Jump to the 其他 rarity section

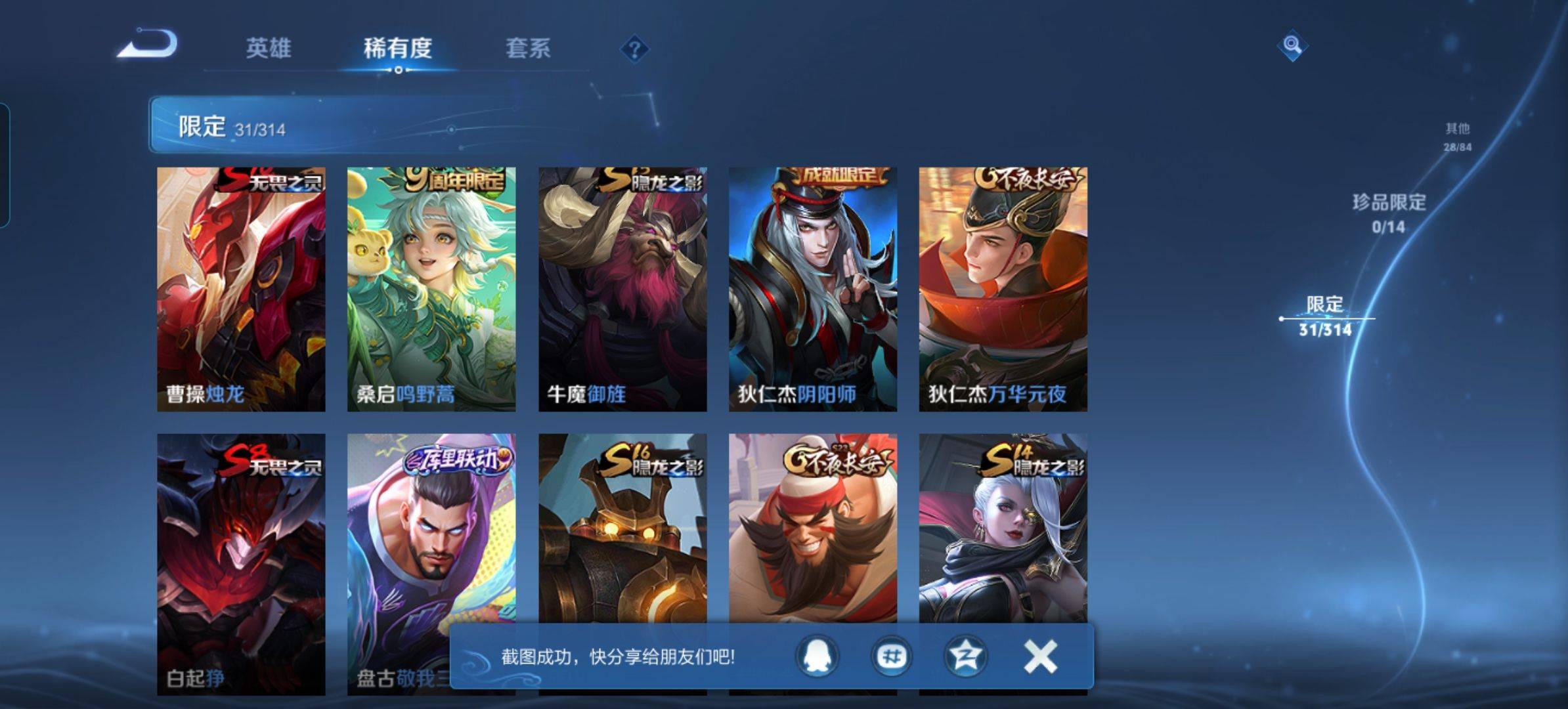pos(1457,136)
